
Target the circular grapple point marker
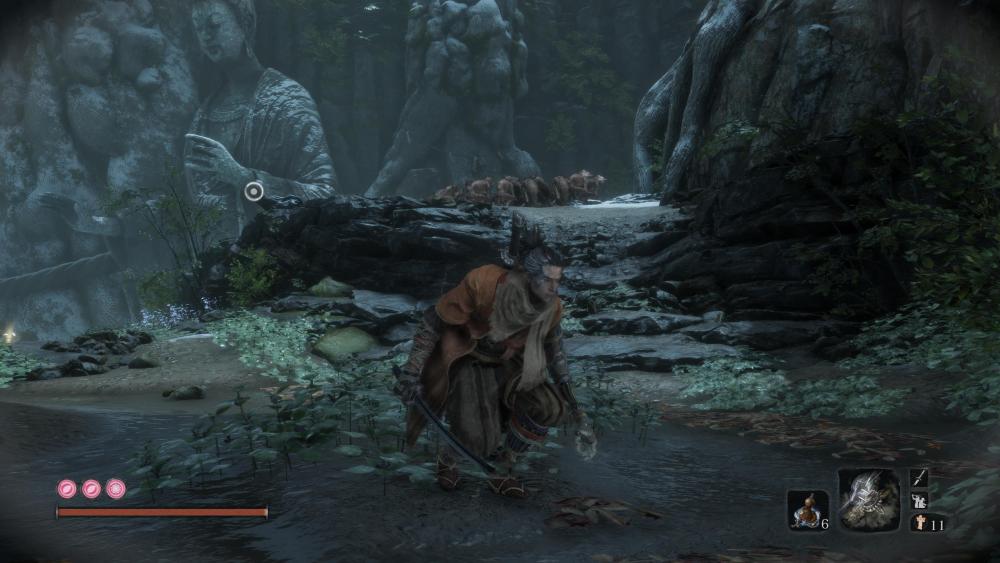(x=254, y=190)
